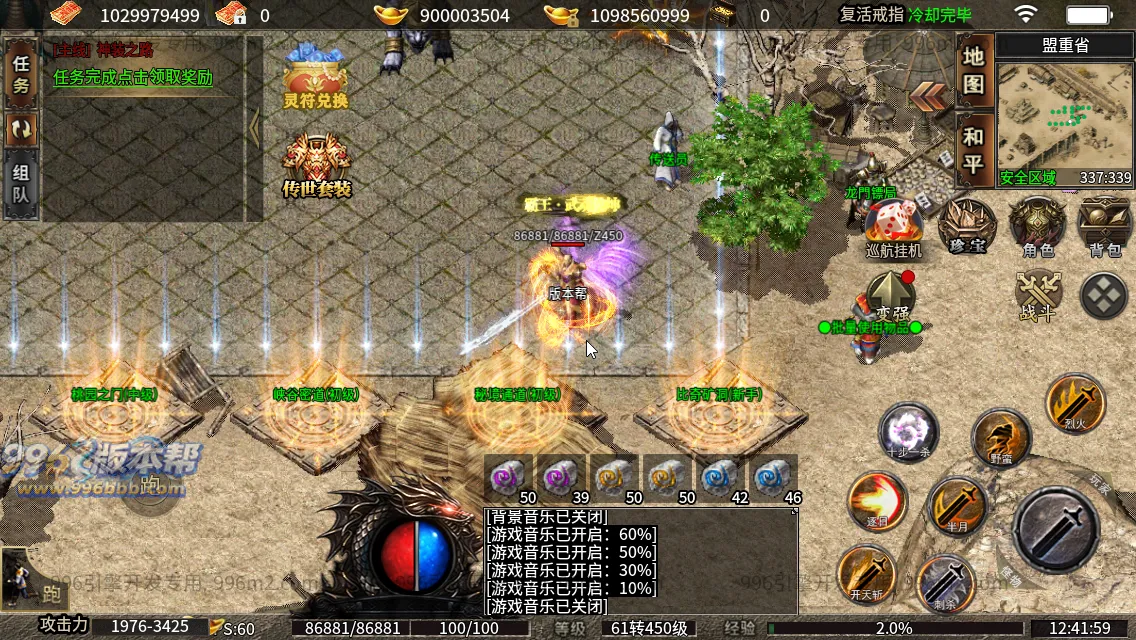This screenshot has height=640, width=1136.
Task: Open the 传世套装 equipment set menu
Action: coord(316,165)
